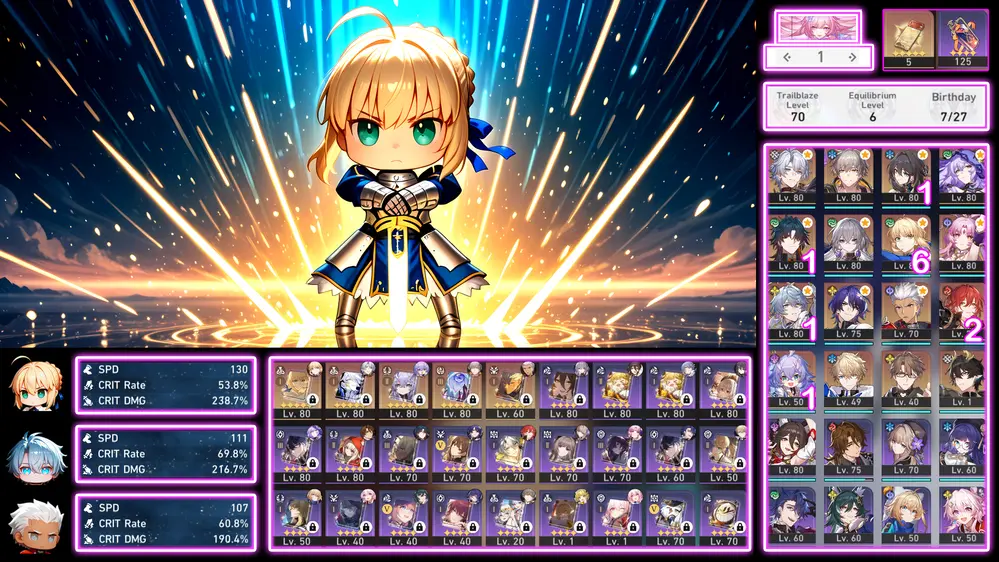The width and height of the screenshot is (999, 562).
Task: Choose the red-haired character marked 2
Action: tap(962, 311)
